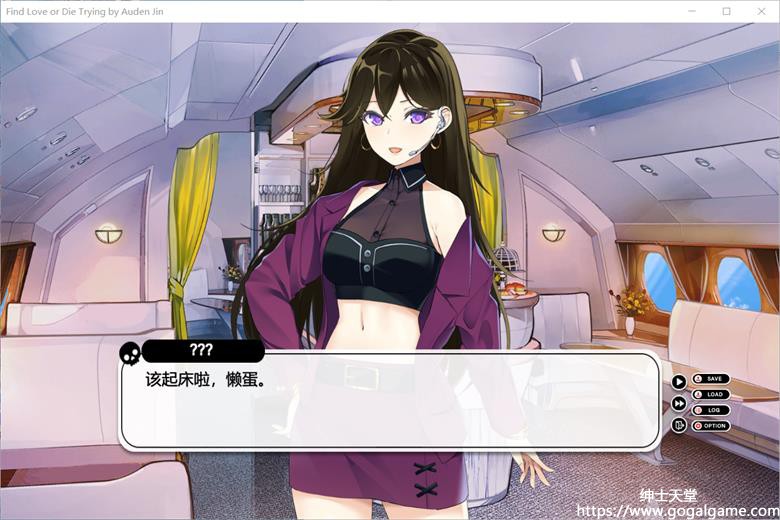This screenshot has height=520, width=780.
Task: Open the OPTION settings
Action: (x=711, y=426)
